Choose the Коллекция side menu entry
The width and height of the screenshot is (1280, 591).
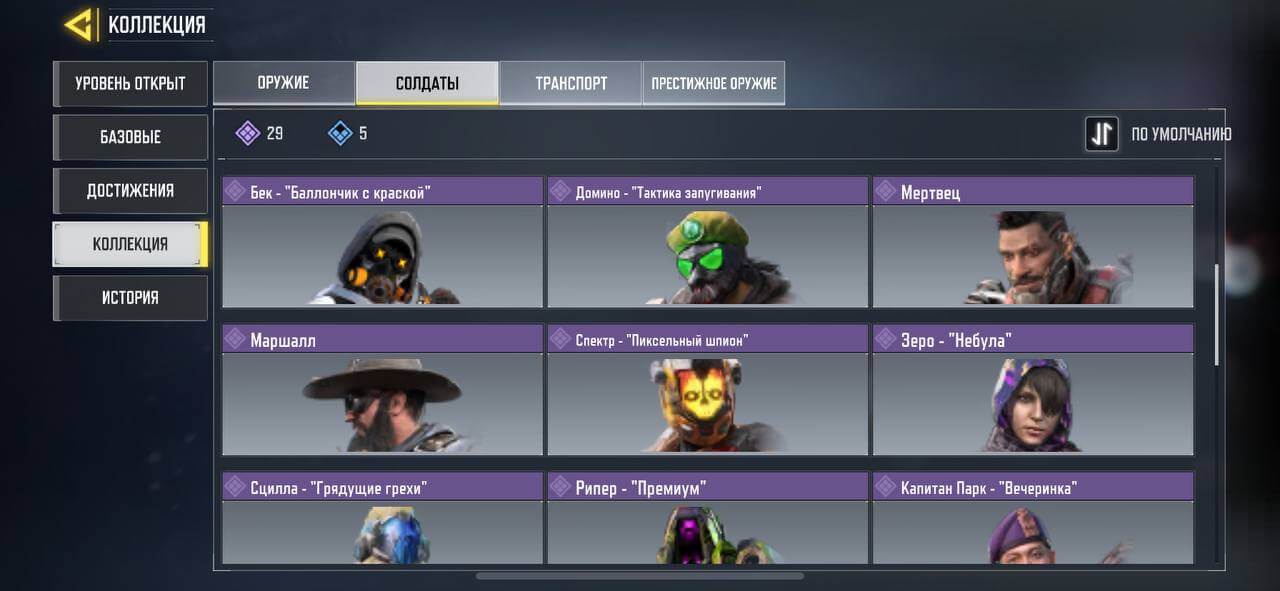(x=130, y=244)
